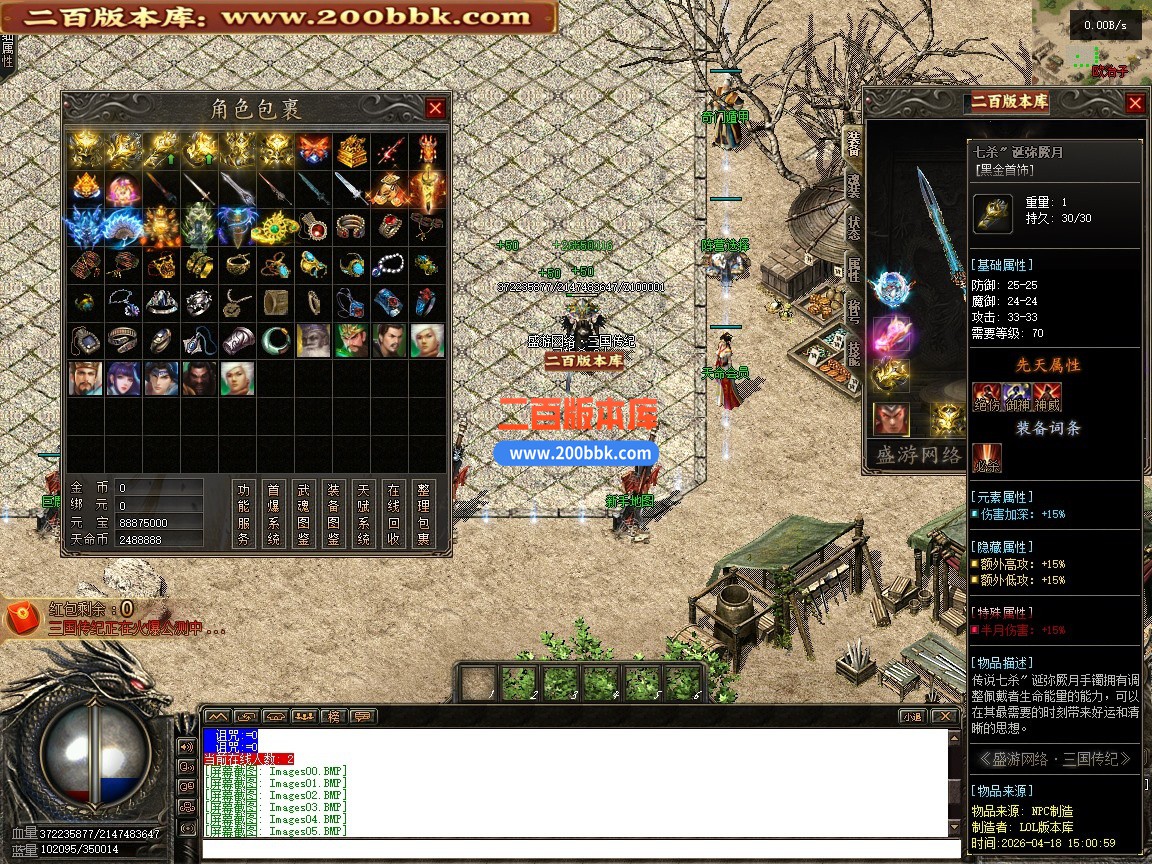Open the 武魂图鉴 collection
The height and width of the screenshot is (864, 1152).
304,514
